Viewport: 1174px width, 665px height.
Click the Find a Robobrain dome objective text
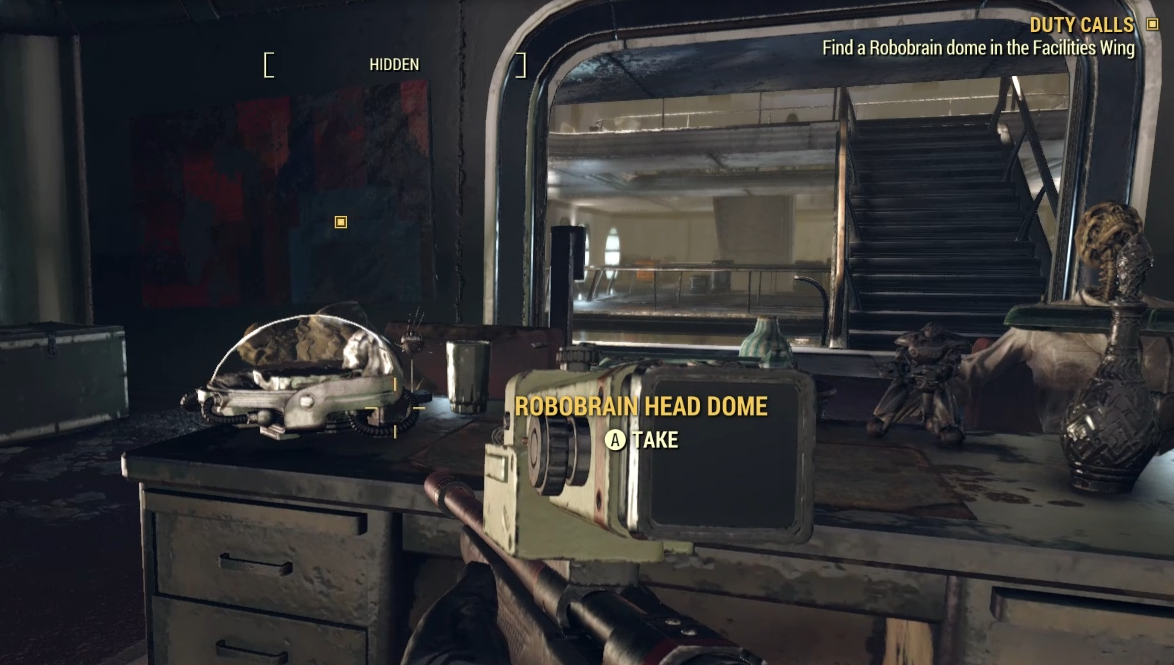point(978,48)
